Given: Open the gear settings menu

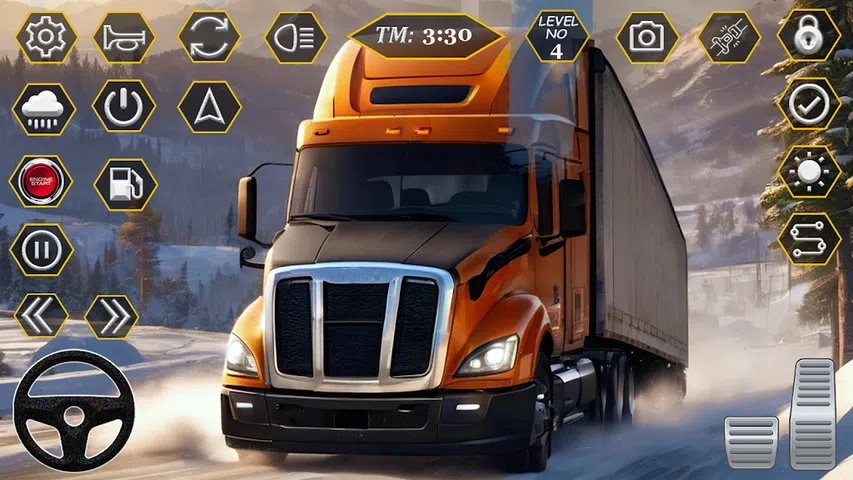Looking at the screenshot, I should 46,38.
